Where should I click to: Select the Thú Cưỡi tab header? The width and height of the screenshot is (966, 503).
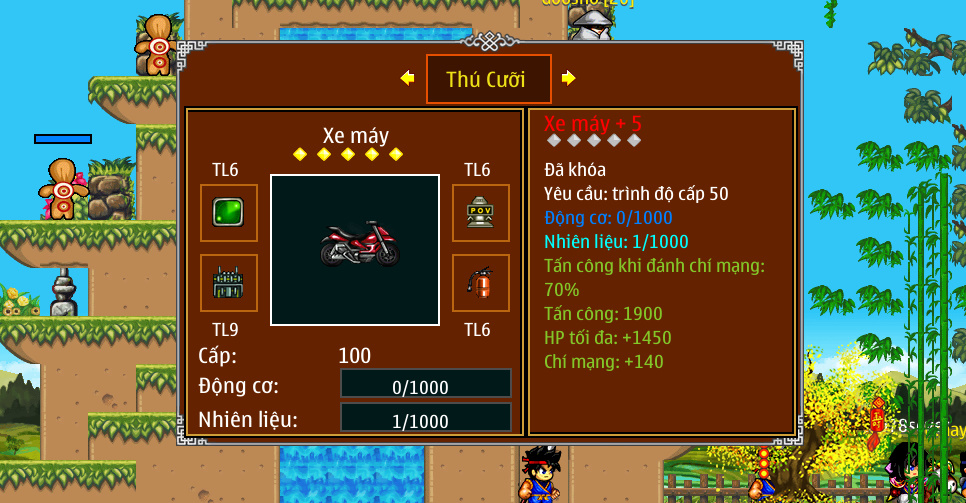click(x=488, y=79)
